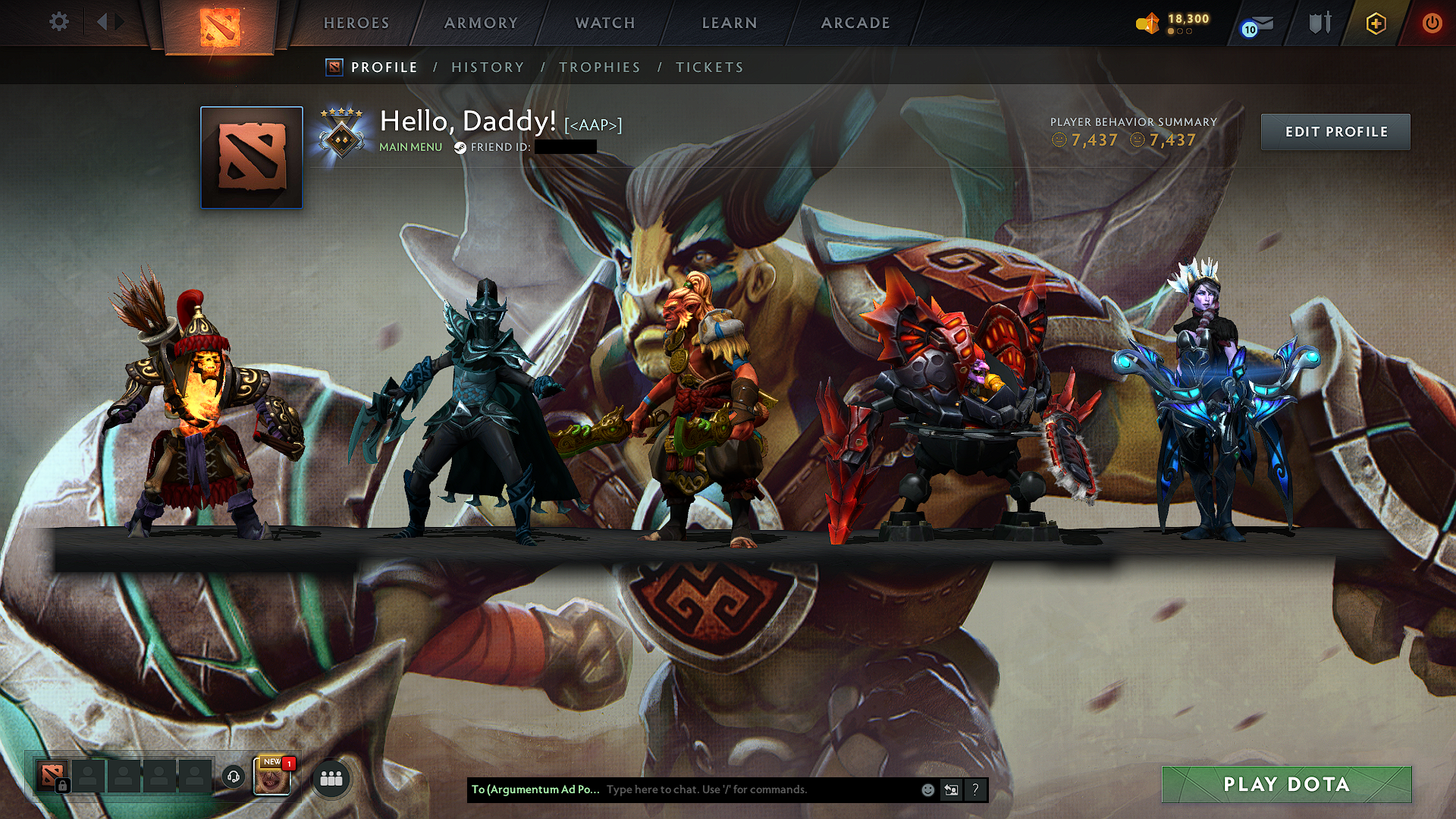1456x819 pixels.
Task: Click the power button to exit
Action: tap(1432, 23)
